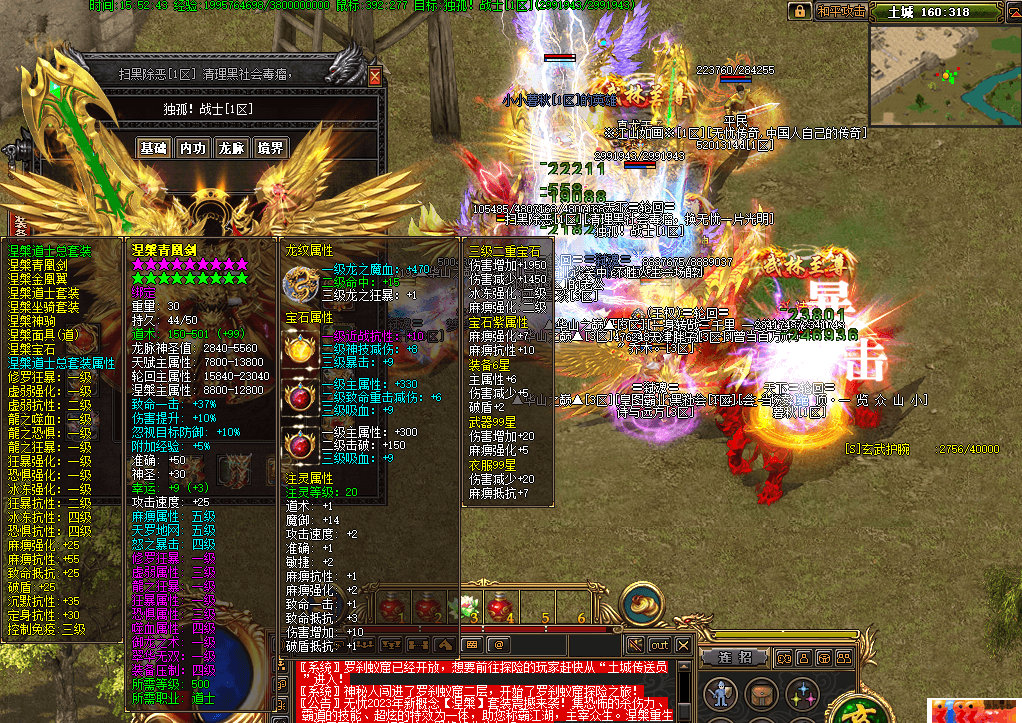1022x723 pixels.
Task: Switch to the 内功 tab
Action: click(x=192, y=148)
